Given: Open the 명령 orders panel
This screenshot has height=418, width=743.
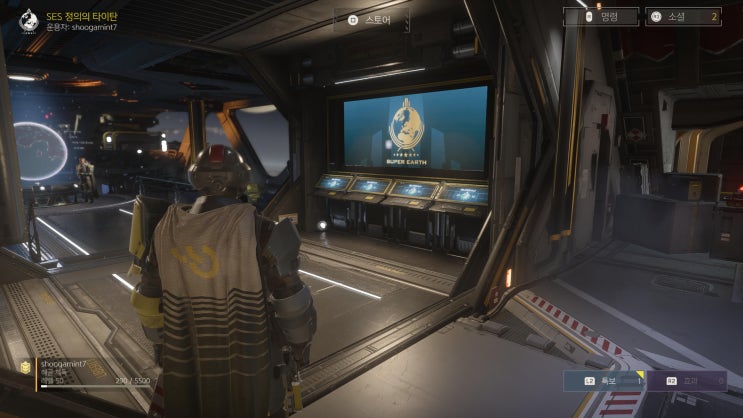Looking at the screenshot, I should [601, 17].
